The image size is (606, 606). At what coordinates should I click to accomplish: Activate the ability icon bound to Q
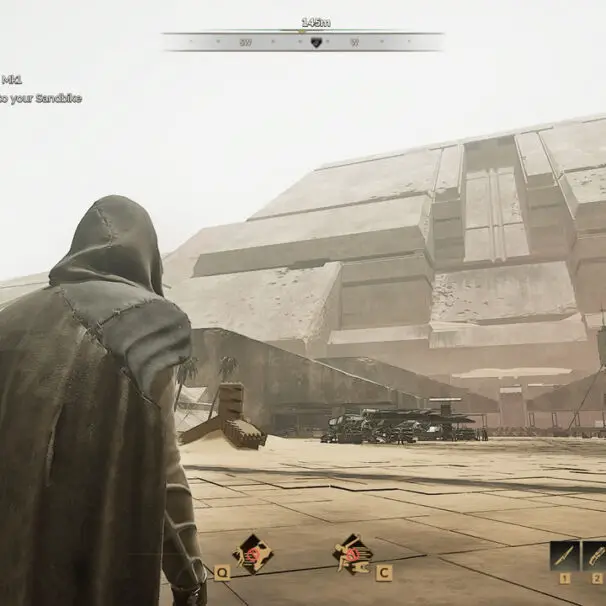point(251,552)
